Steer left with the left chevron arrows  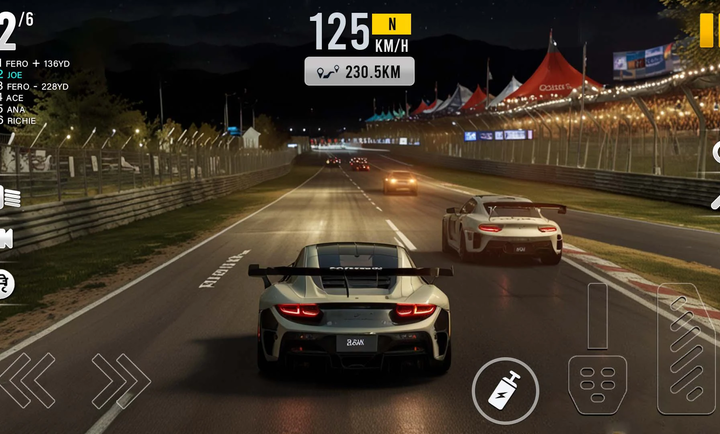point(28,381)
